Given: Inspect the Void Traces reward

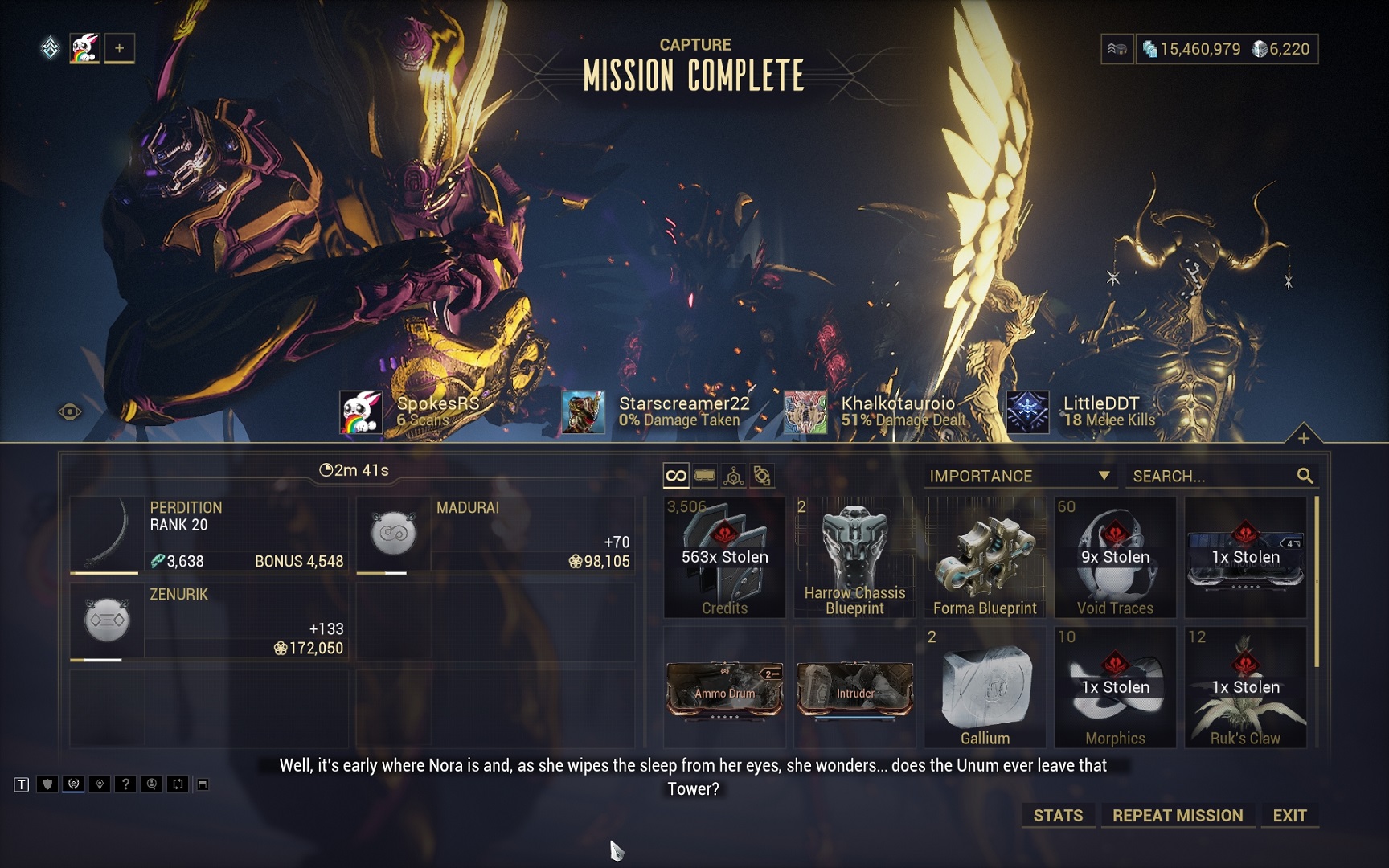Looking at the screenshot, I should click(x=1115, y=557).
